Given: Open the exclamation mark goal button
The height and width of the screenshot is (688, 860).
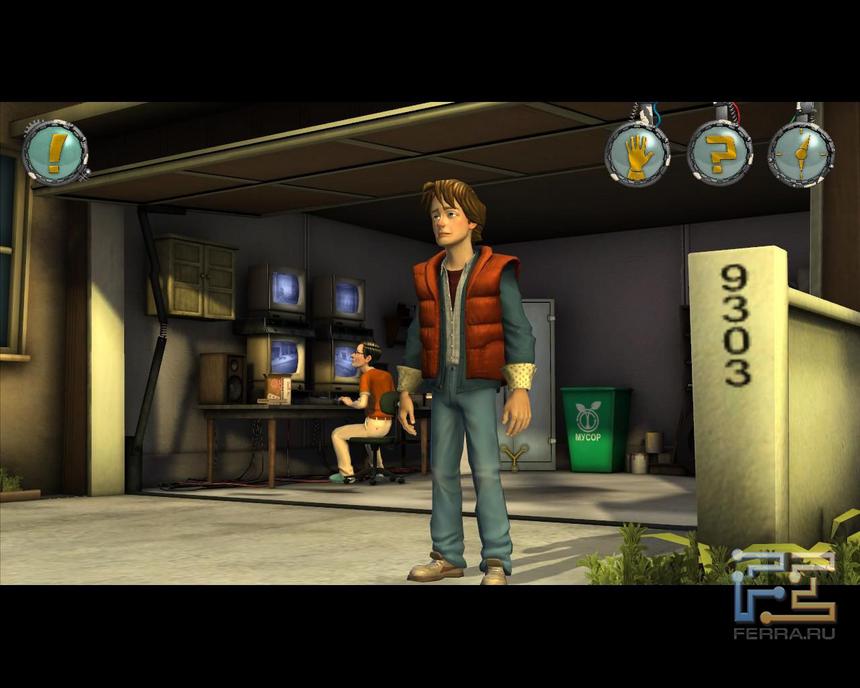Looking at the screenshot, I should point(55,152).
